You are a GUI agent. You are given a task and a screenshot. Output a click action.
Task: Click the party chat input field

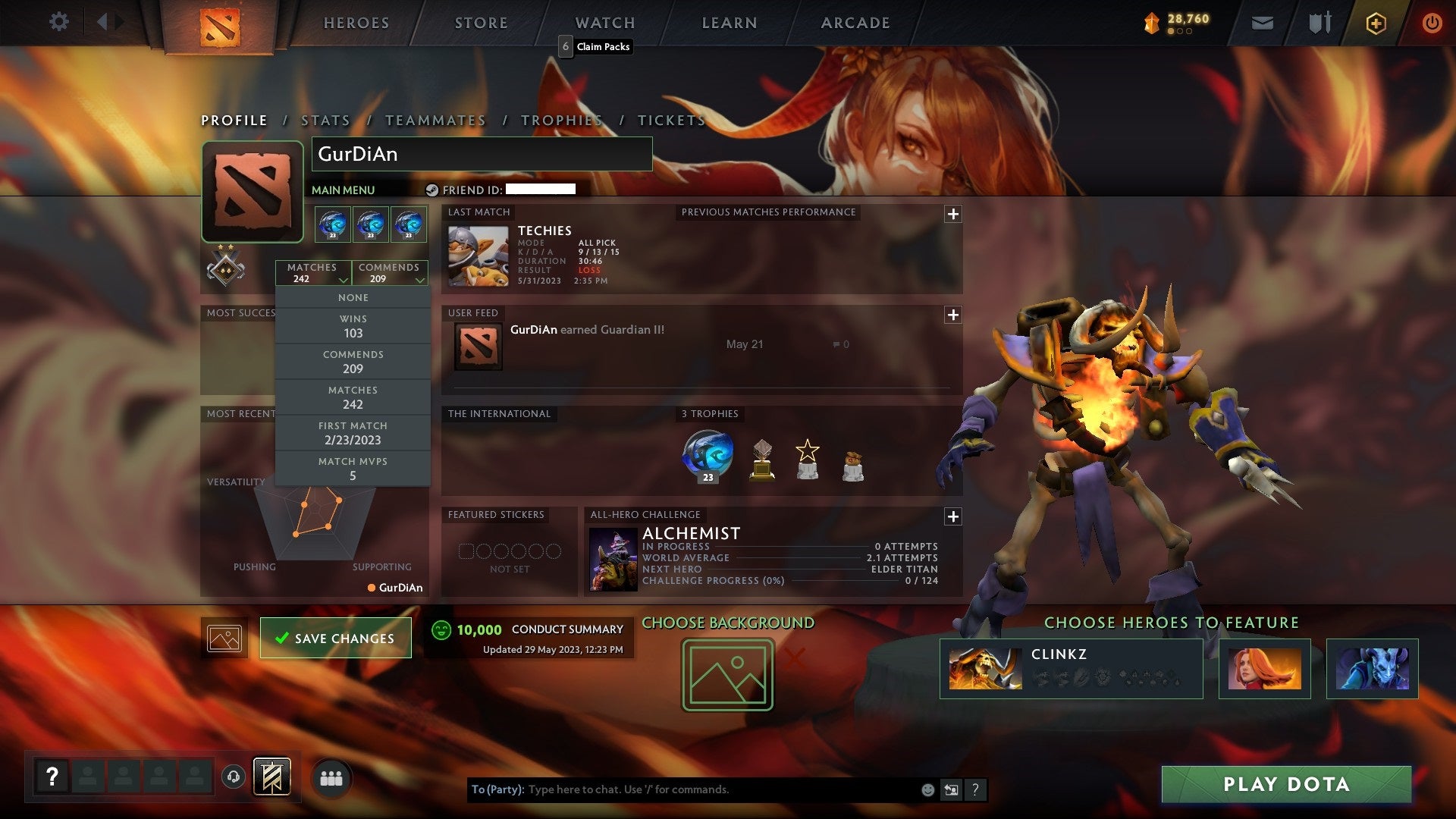coord(682,789)
